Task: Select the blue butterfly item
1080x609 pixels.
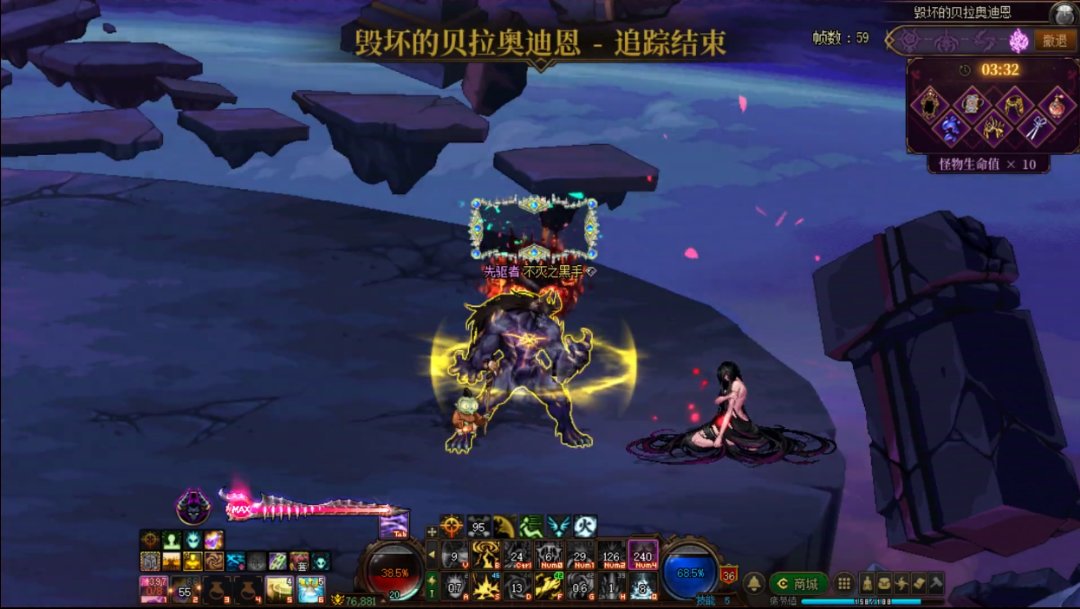Action: coord(950,126)
